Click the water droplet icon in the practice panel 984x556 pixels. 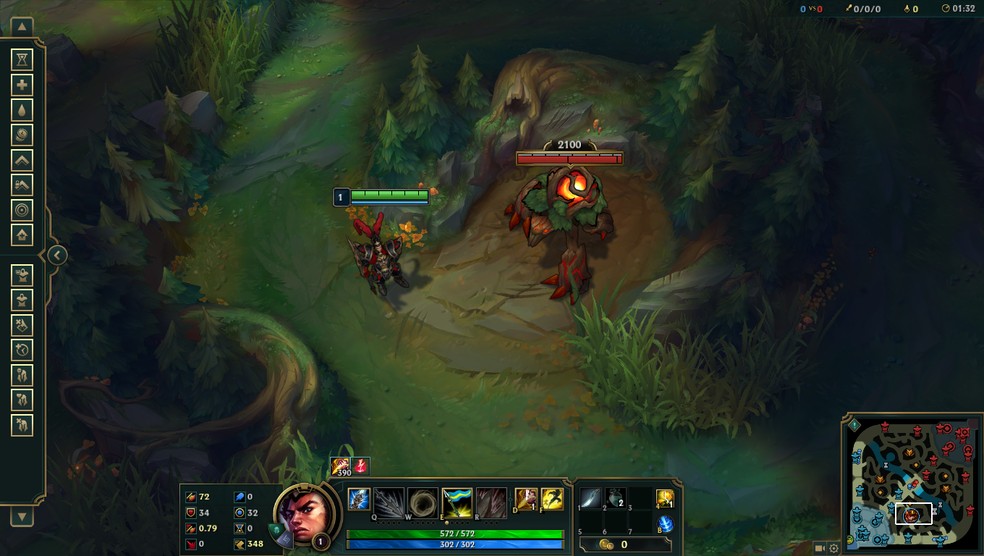tap(22, 110)
